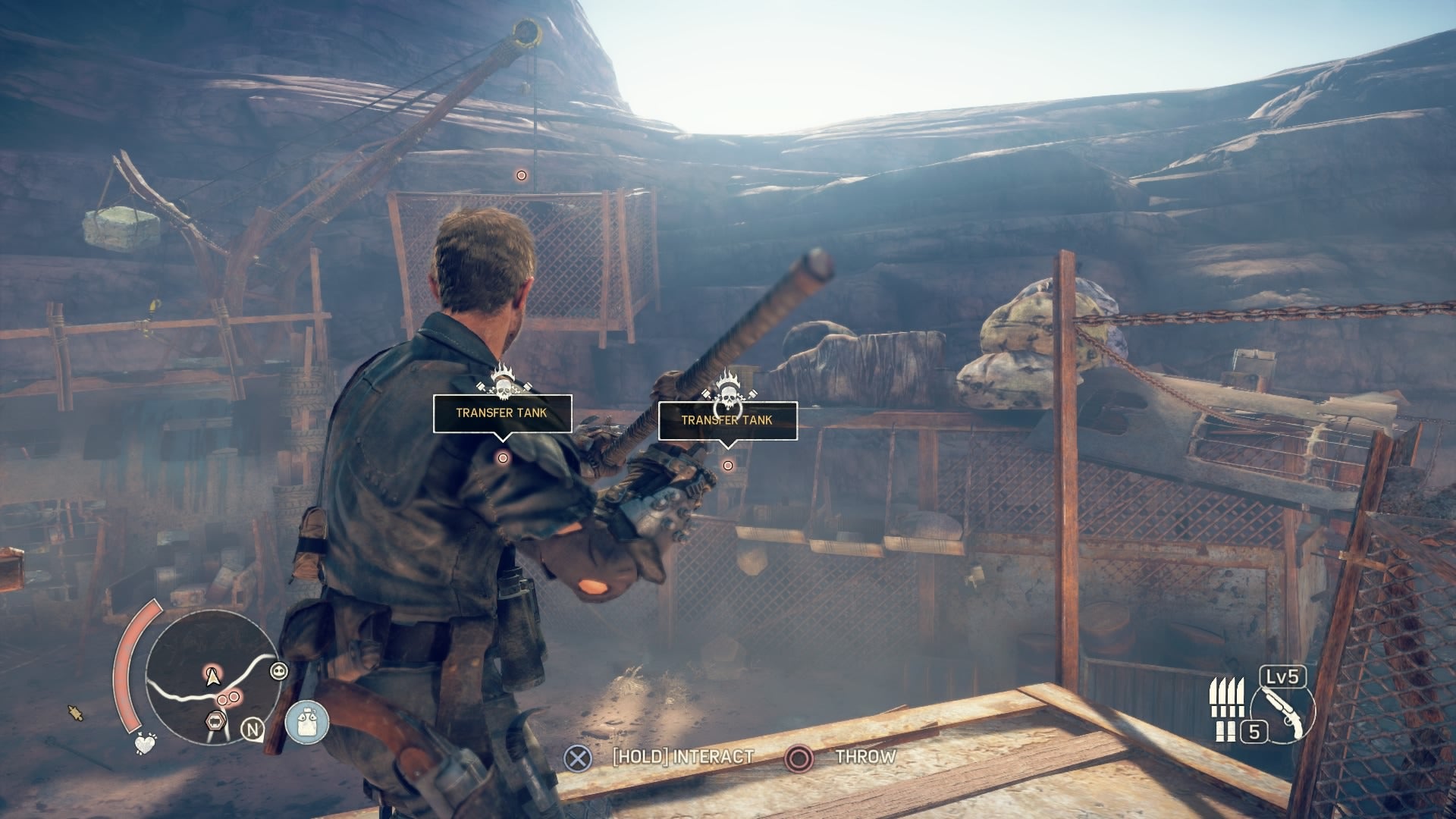Click the skull enemy marker on the minimap
This screenshot has width=1456, height=819.
click(278, 671)
